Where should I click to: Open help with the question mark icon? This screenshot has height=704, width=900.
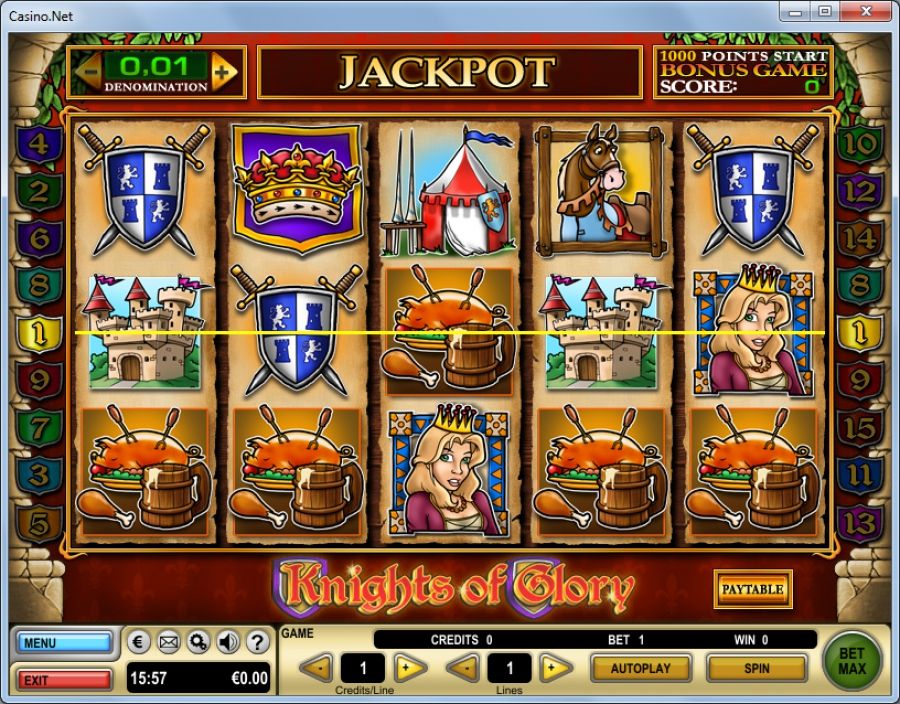coord(257,642)
